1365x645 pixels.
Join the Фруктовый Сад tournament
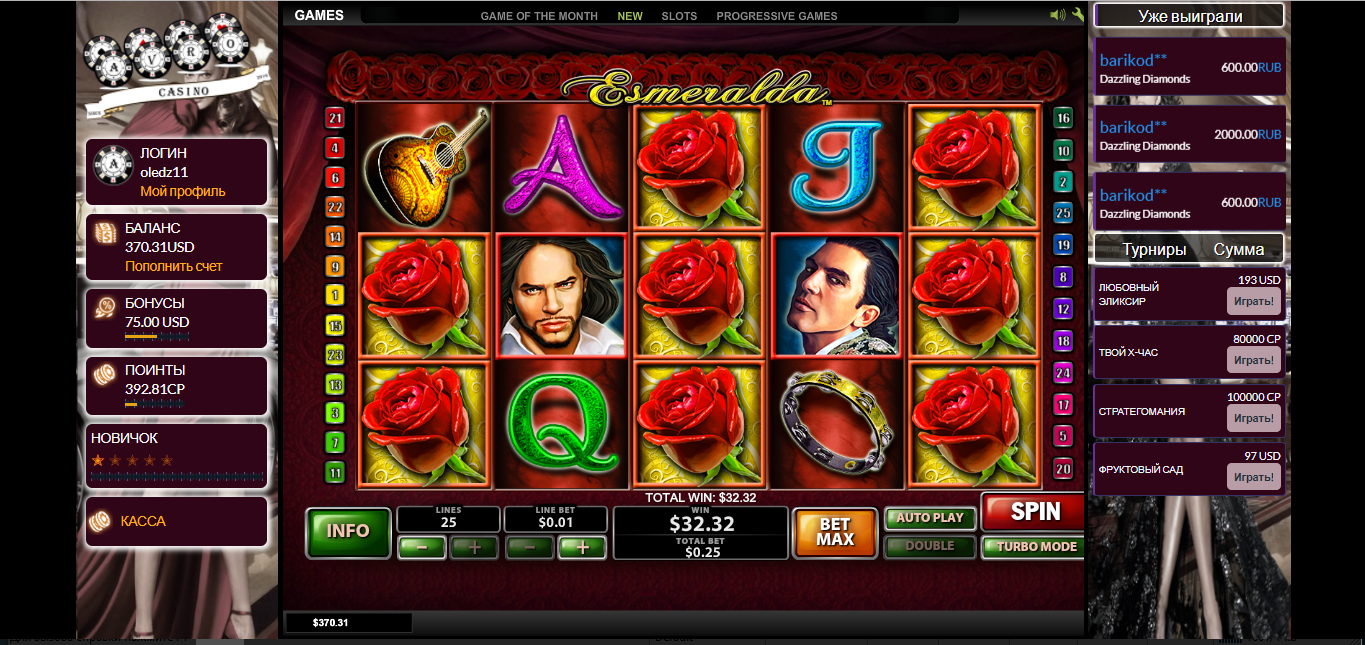click(1253, 477)
